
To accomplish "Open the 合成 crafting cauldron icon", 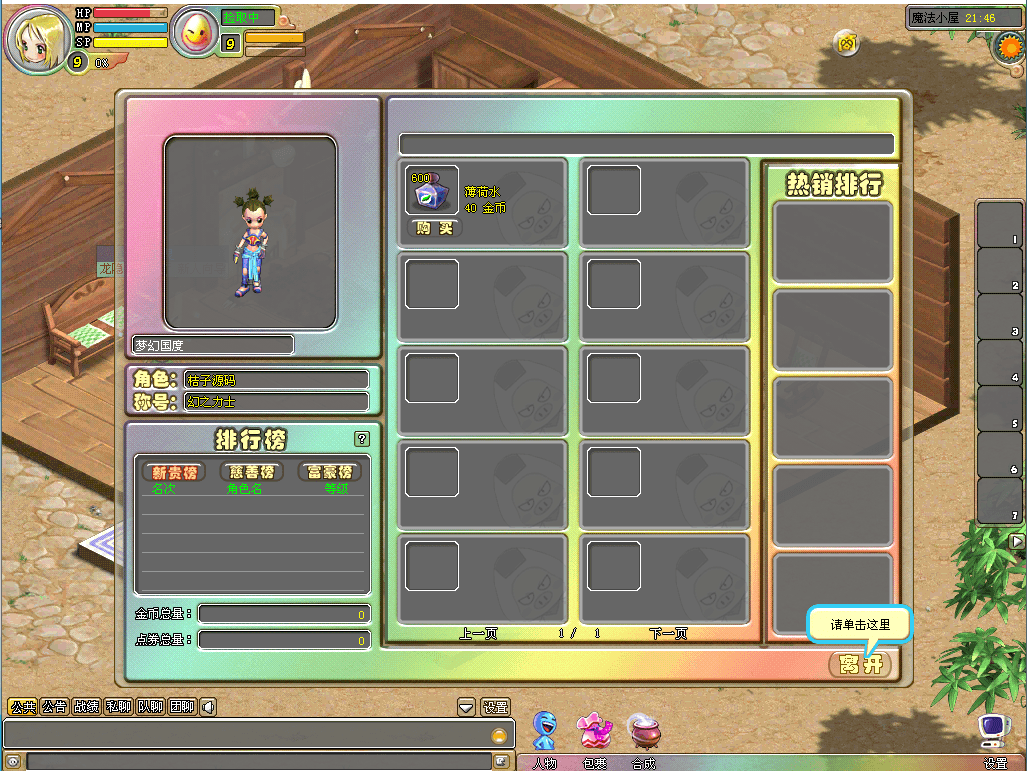I will point(643,731).
